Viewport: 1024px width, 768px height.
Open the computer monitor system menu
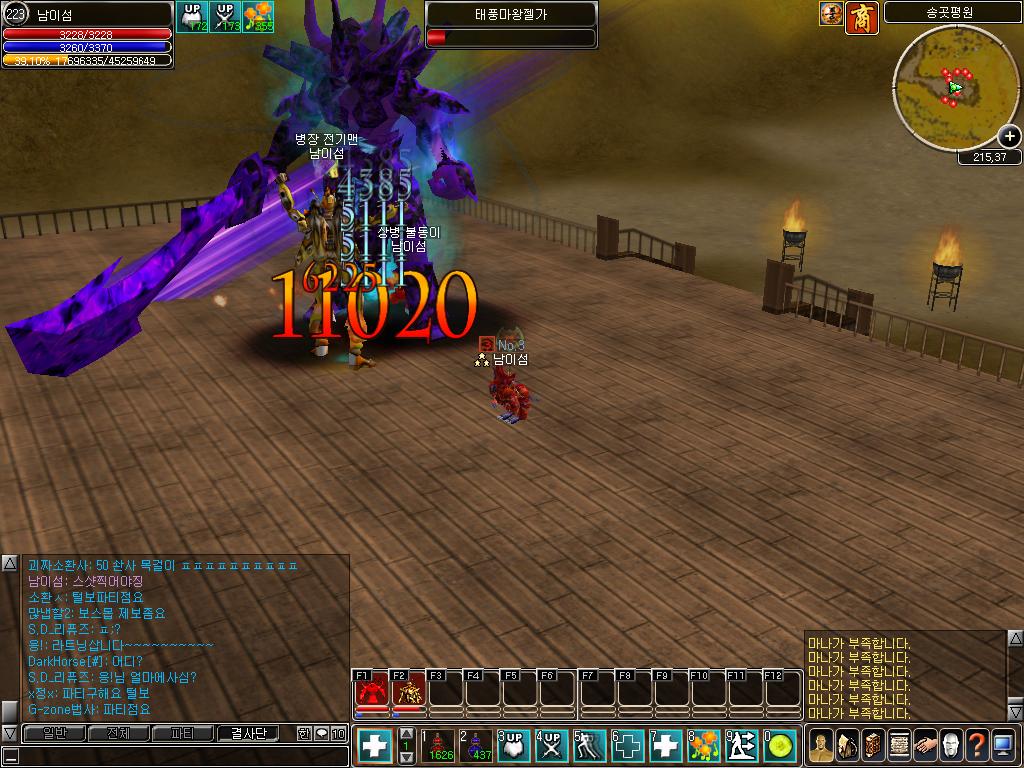pyautogui.click(x=1002, y=745)
